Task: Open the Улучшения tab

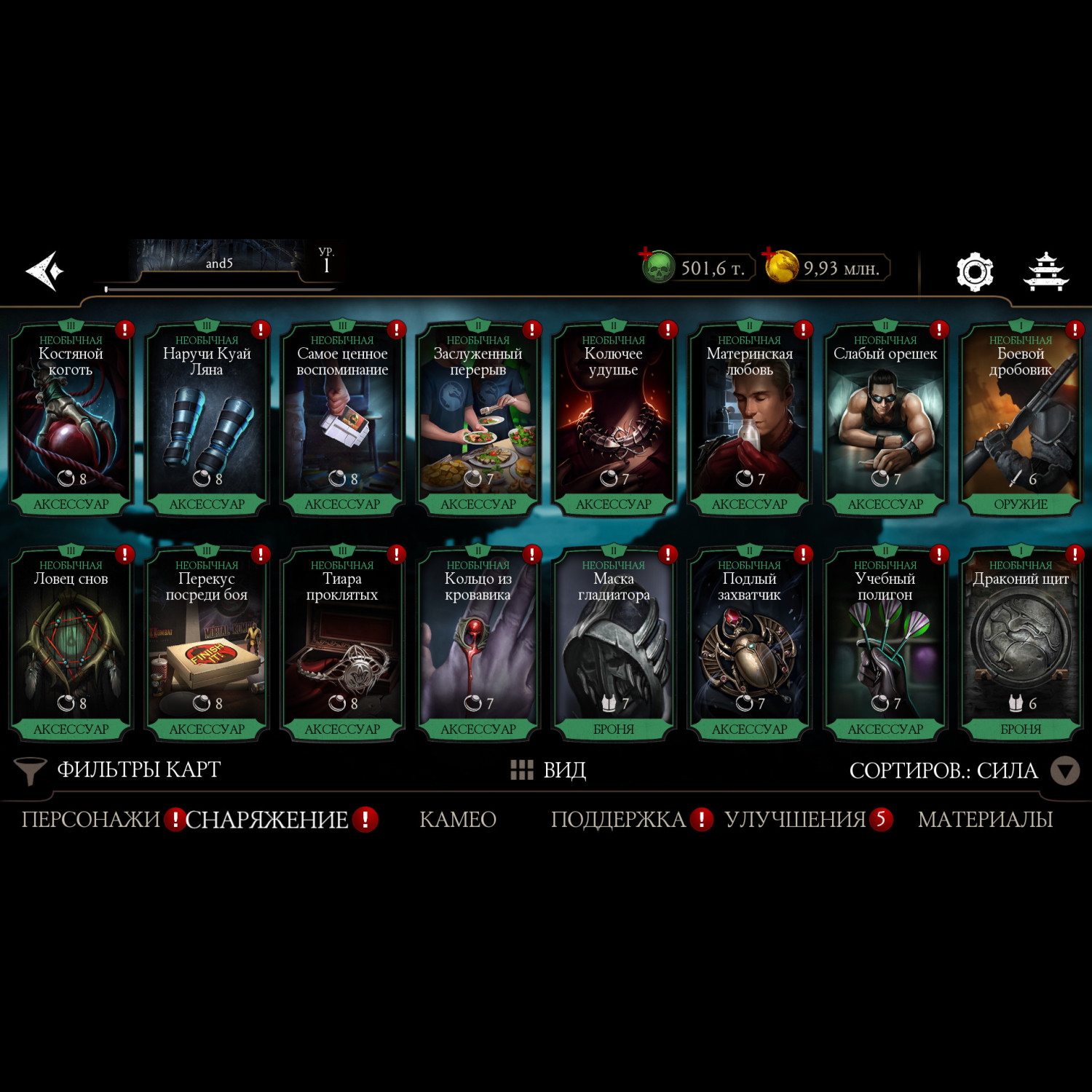Action: click(795, 820)
